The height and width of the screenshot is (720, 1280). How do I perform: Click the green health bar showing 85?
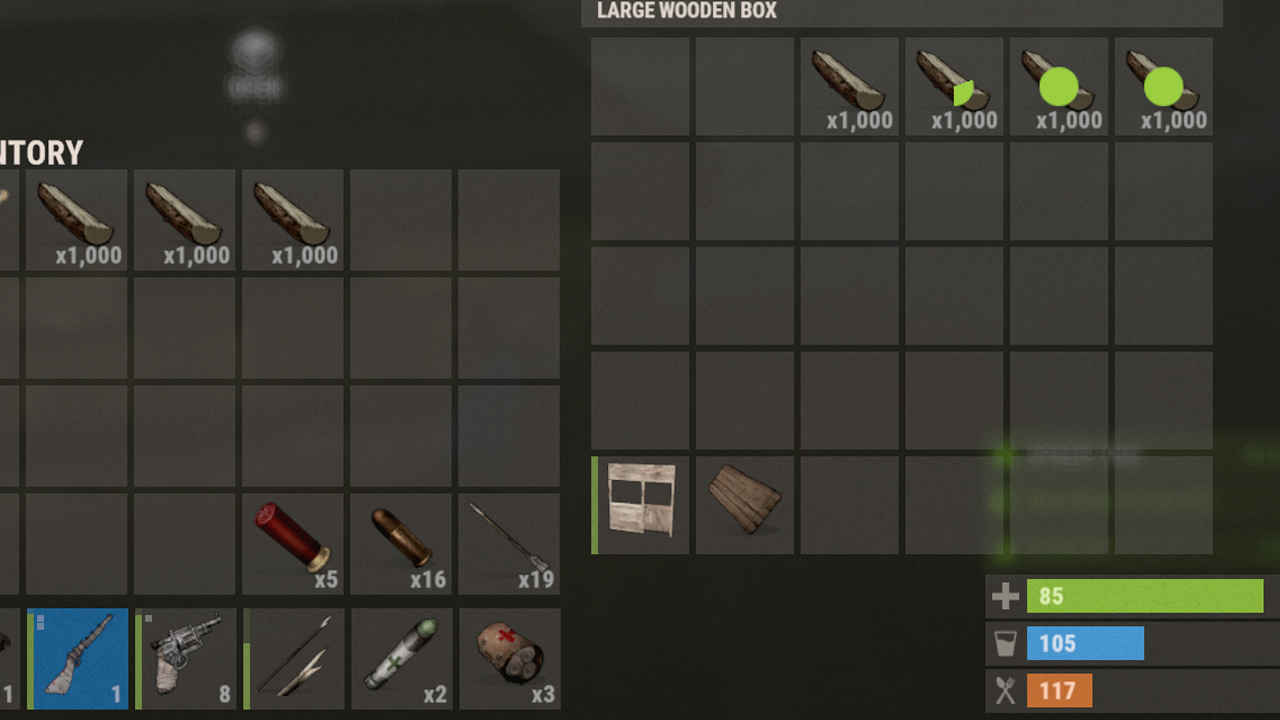1146,596
